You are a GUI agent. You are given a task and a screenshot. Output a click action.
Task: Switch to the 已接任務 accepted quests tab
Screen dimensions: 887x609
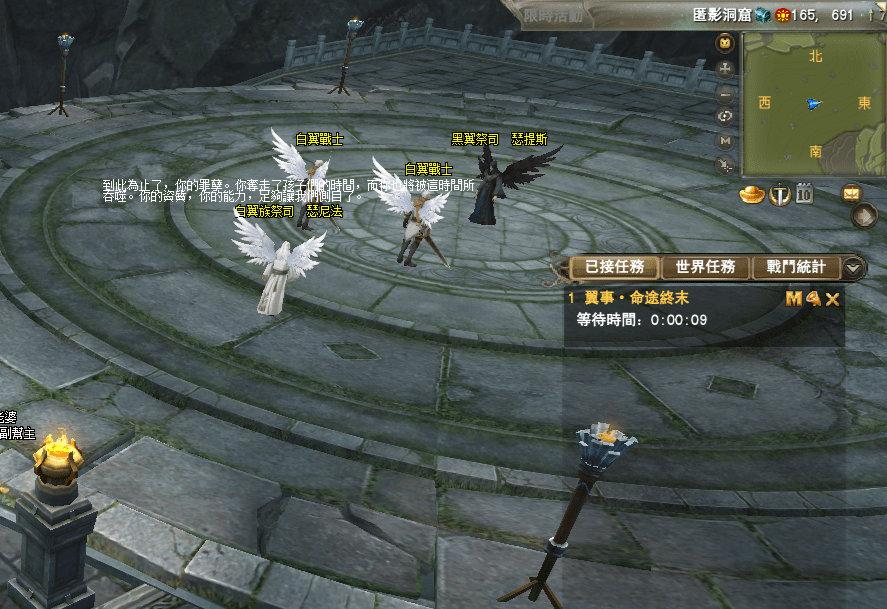(x=615, y=267)
